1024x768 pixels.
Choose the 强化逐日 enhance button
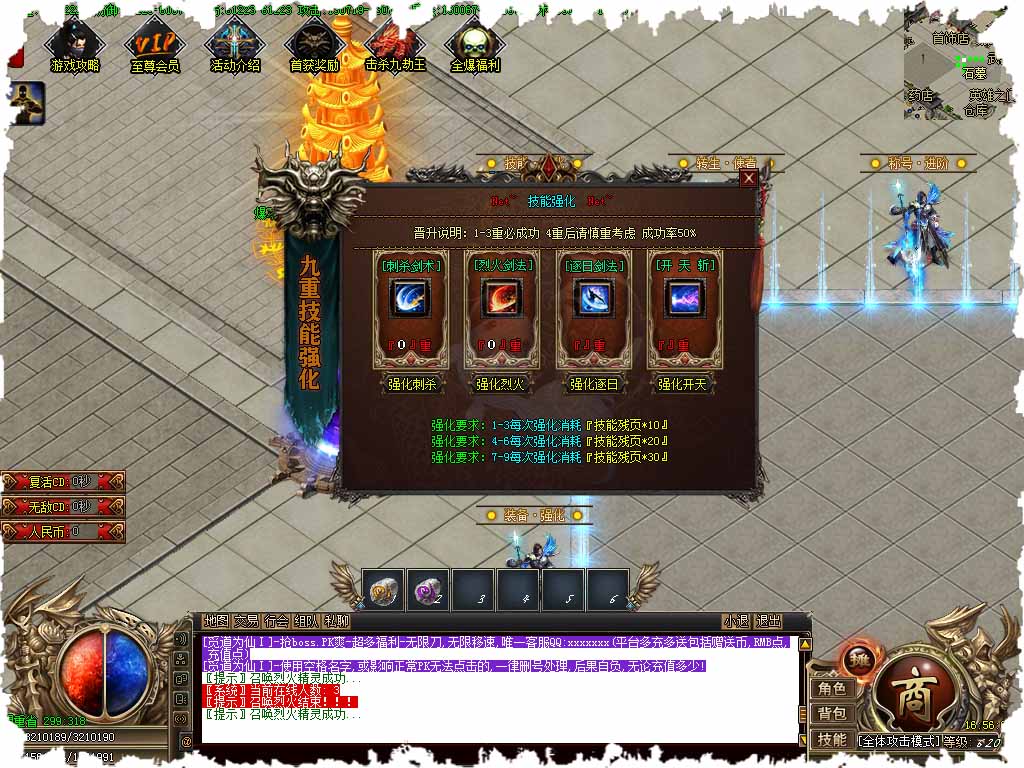point(593,384)
